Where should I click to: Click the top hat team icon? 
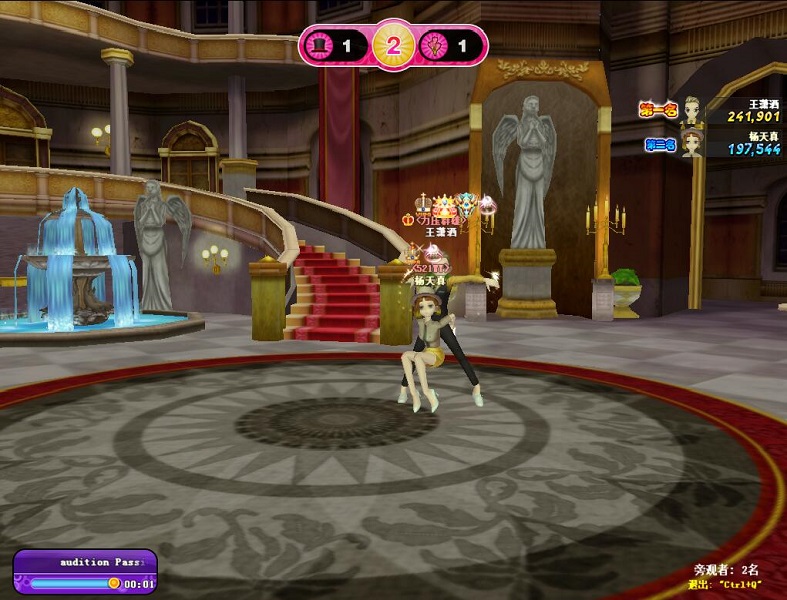click(x=321, y=45)
